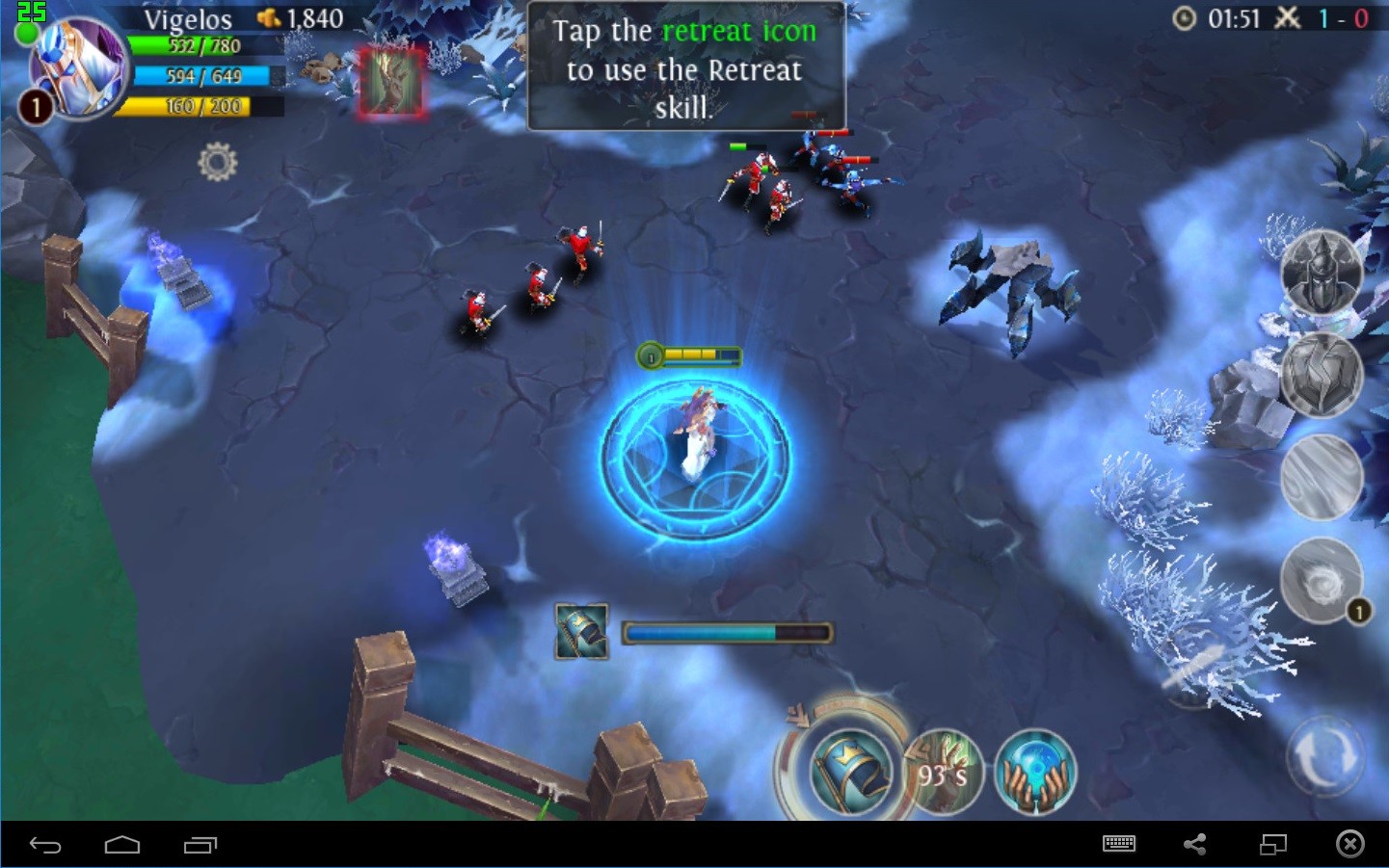Click the Android back arrow button
The height and width of the screenshot is (868, 1389).
(x=45, y=845)
